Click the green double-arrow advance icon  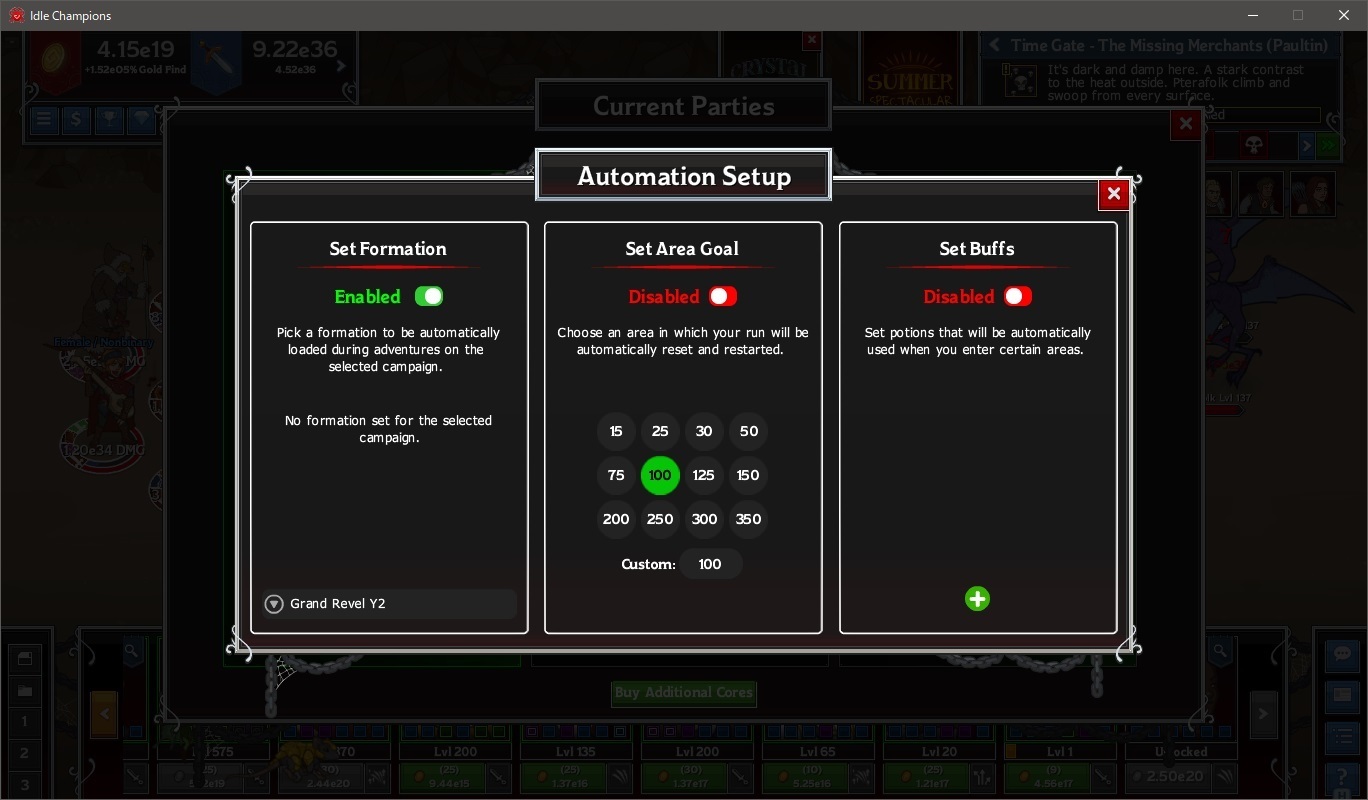point(1328,145)
